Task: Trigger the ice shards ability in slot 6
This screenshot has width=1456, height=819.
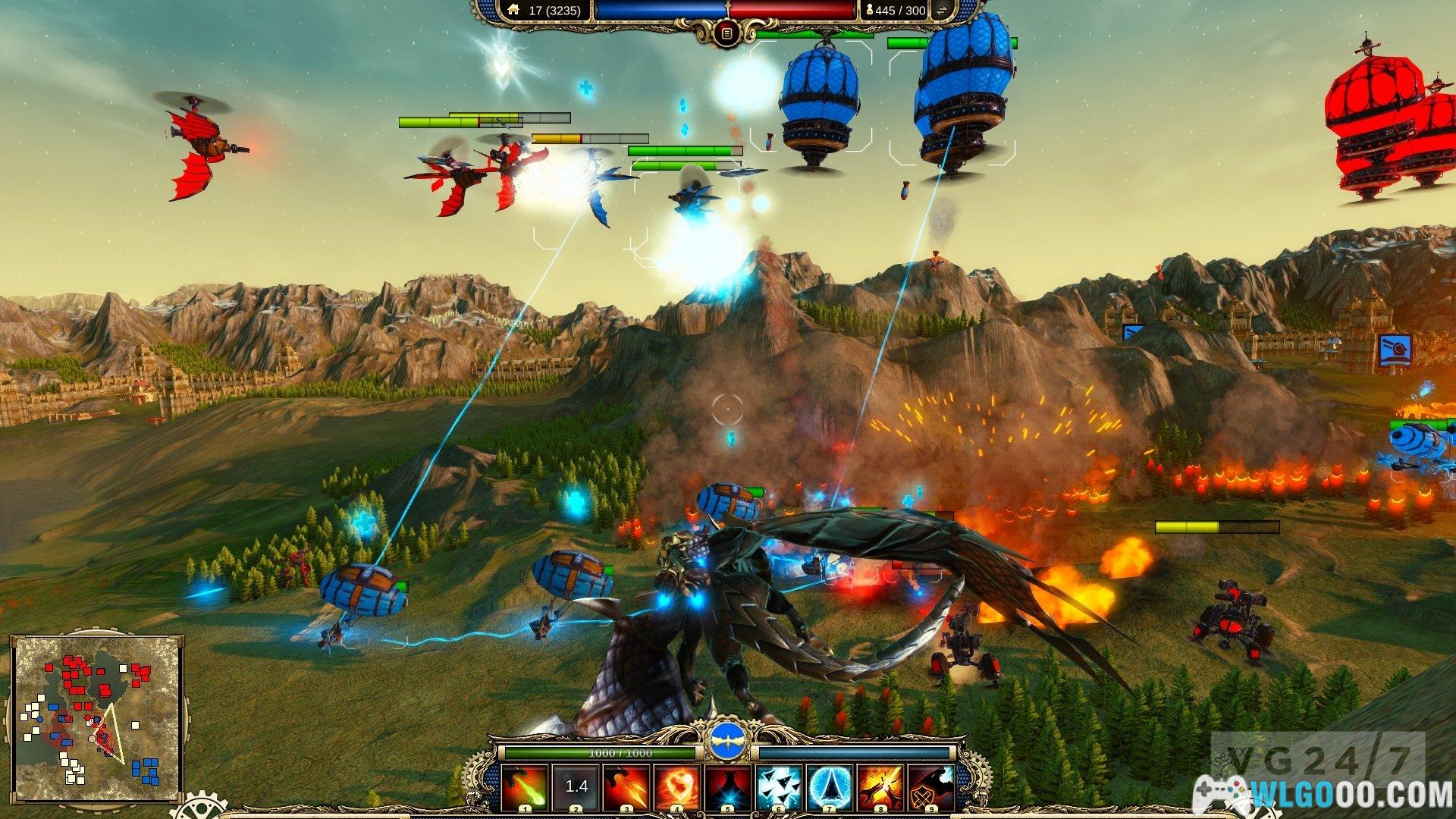Action: click(779, 786)
